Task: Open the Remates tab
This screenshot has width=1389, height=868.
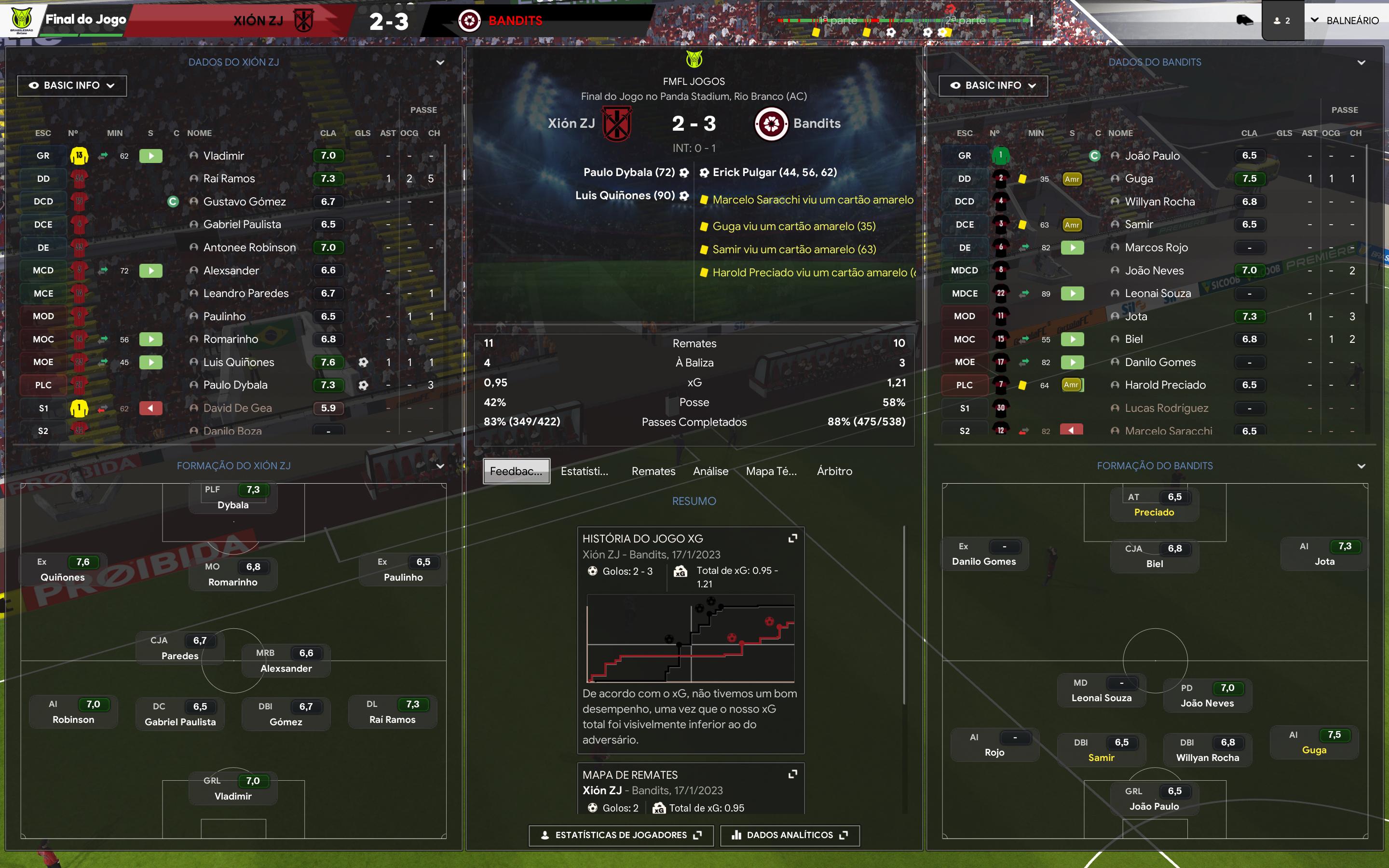Action: [x=653, y=471]
